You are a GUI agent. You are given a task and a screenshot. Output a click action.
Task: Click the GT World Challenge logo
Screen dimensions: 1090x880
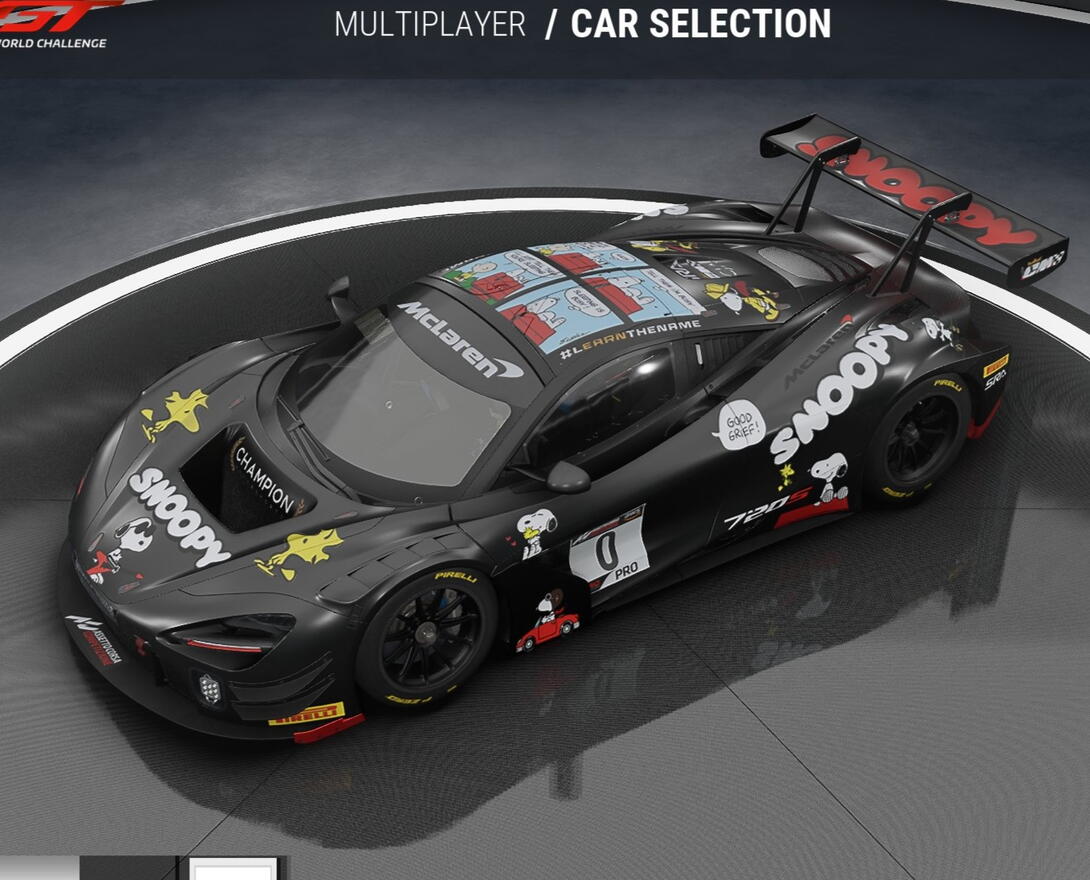(x=55, y=24)
